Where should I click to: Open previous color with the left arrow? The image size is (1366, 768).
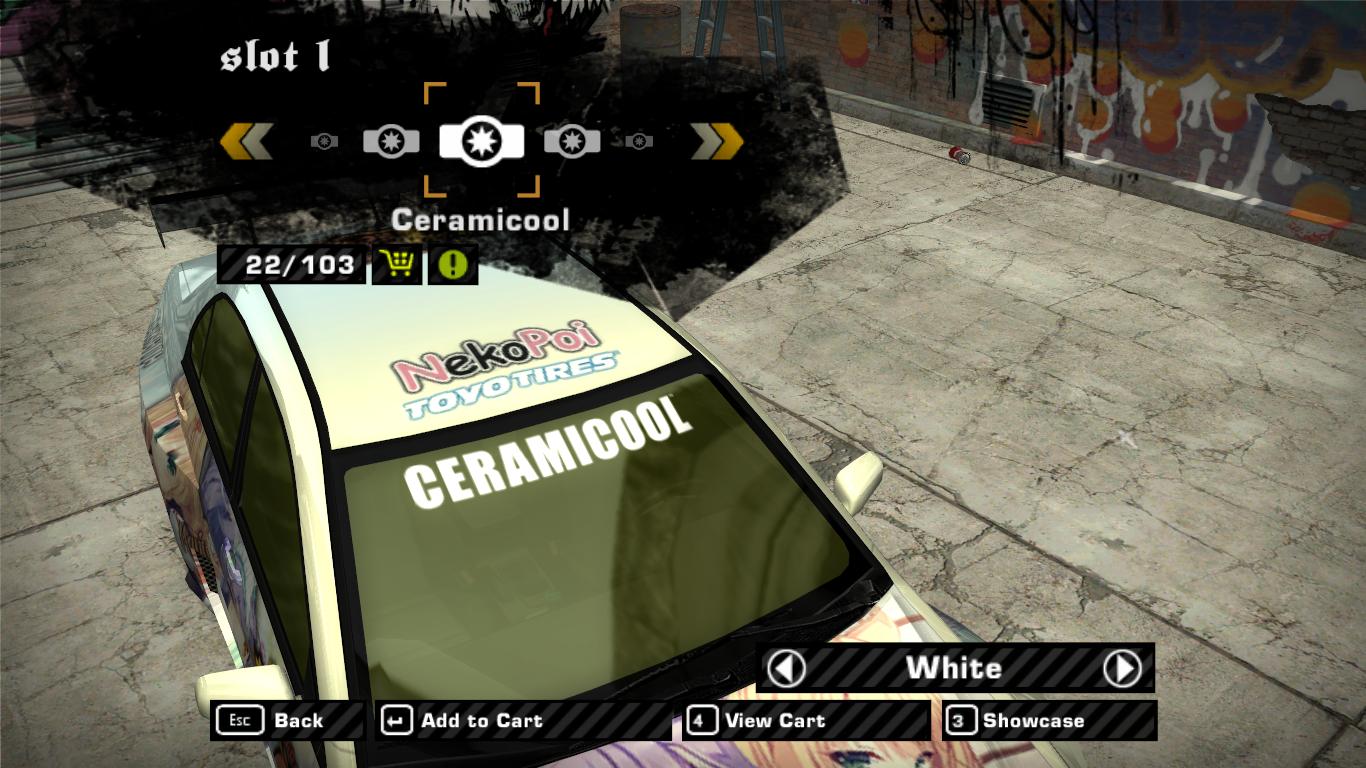tap(789, 668)
